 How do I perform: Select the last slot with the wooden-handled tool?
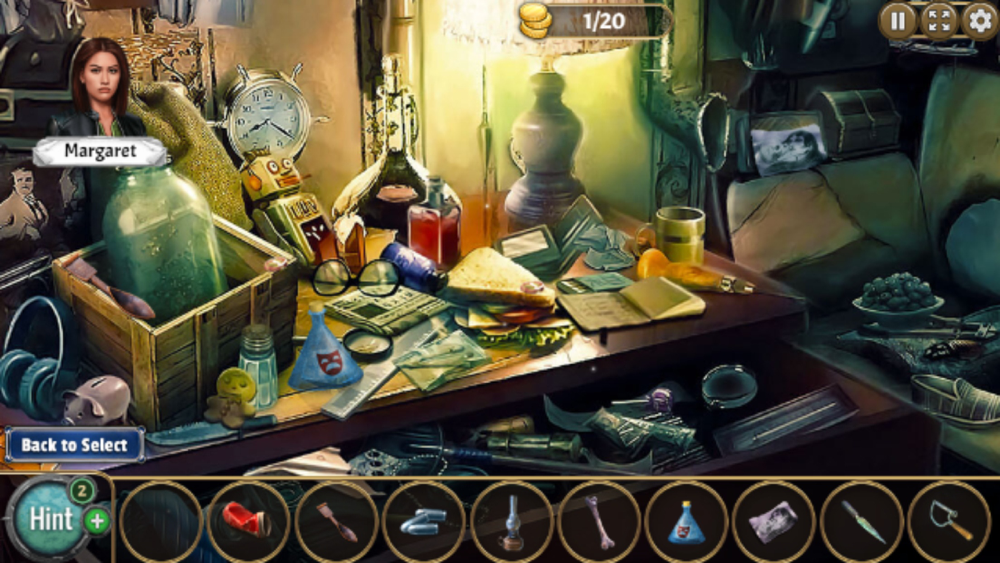[948, 522]
